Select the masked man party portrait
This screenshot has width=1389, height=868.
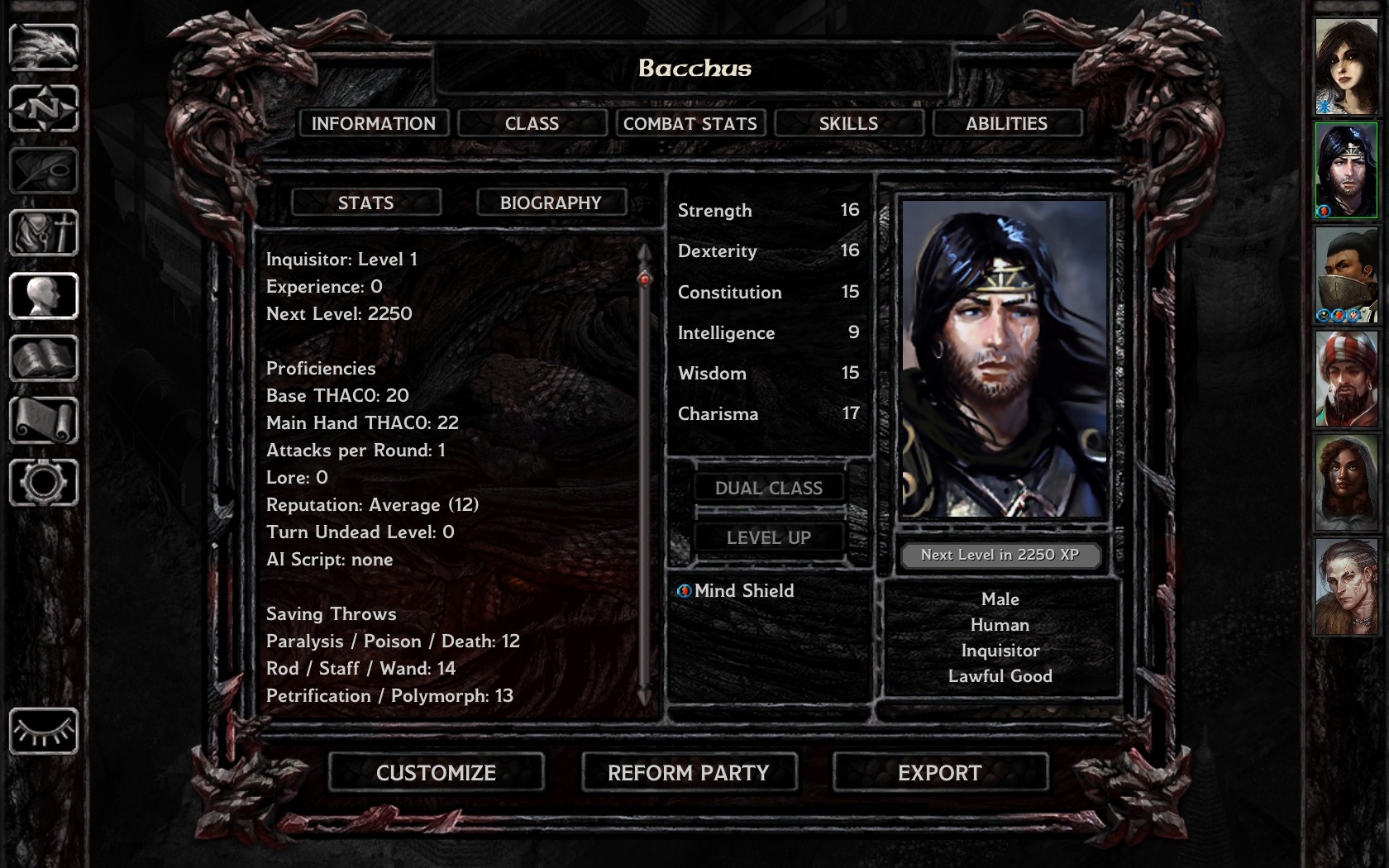(x=1346, y=274)
